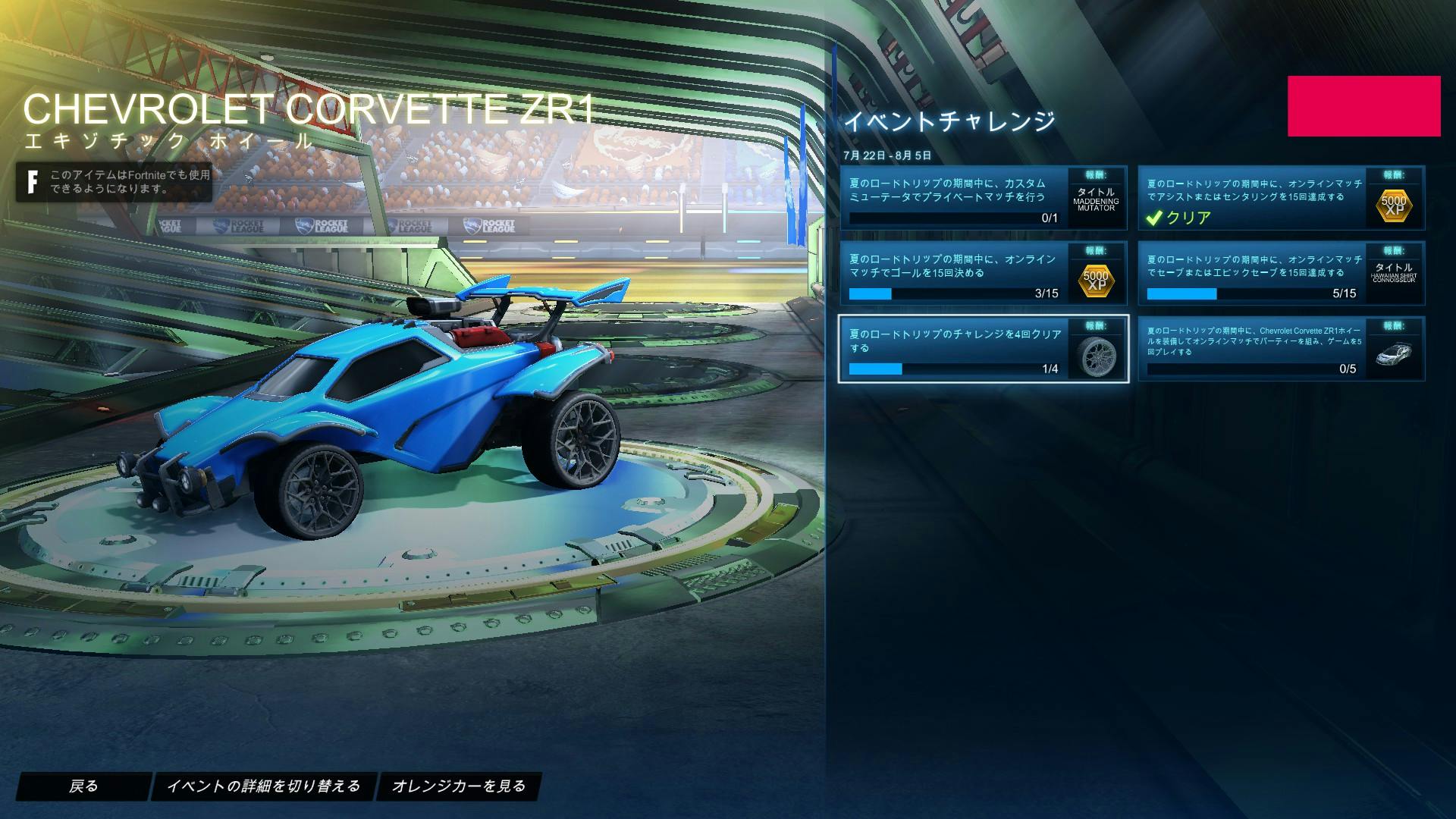Open the score 15 goals challenge
The image size is (1456, 819).
[983, 273]
